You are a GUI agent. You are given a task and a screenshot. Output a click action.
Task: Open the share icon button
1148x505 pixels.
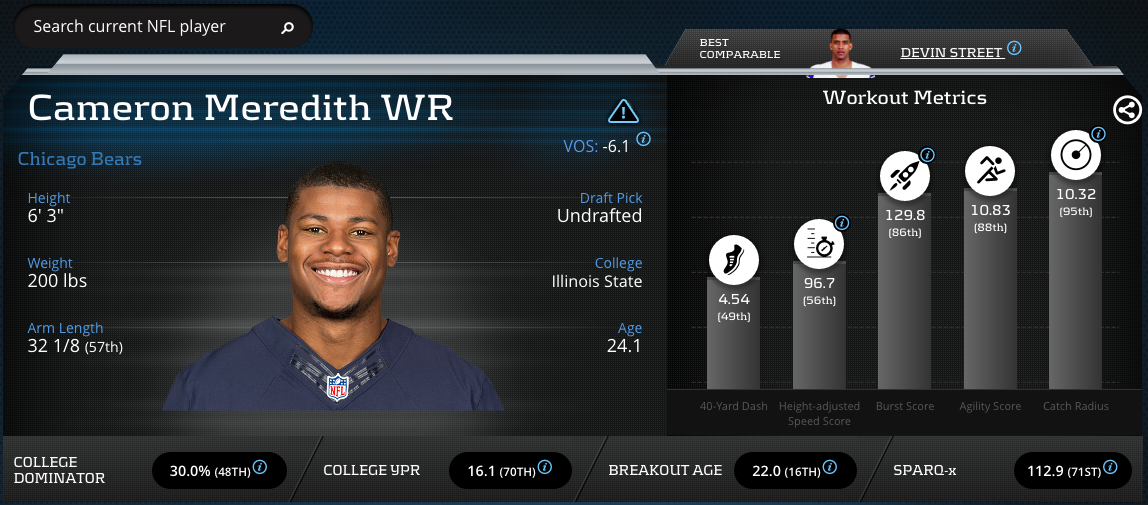click(1127, 110)
